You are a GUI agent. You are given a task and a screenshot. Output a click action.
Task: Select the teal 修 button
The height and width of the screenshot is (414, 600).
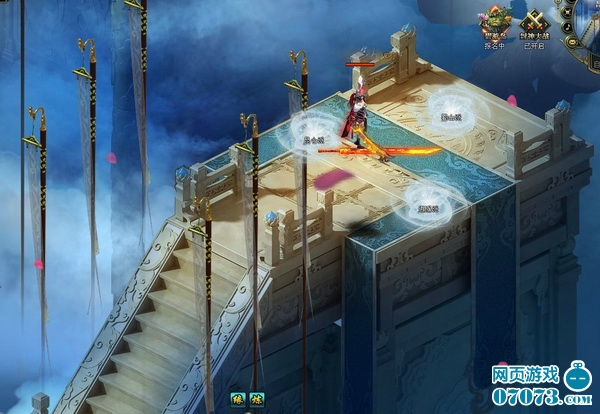240,400
